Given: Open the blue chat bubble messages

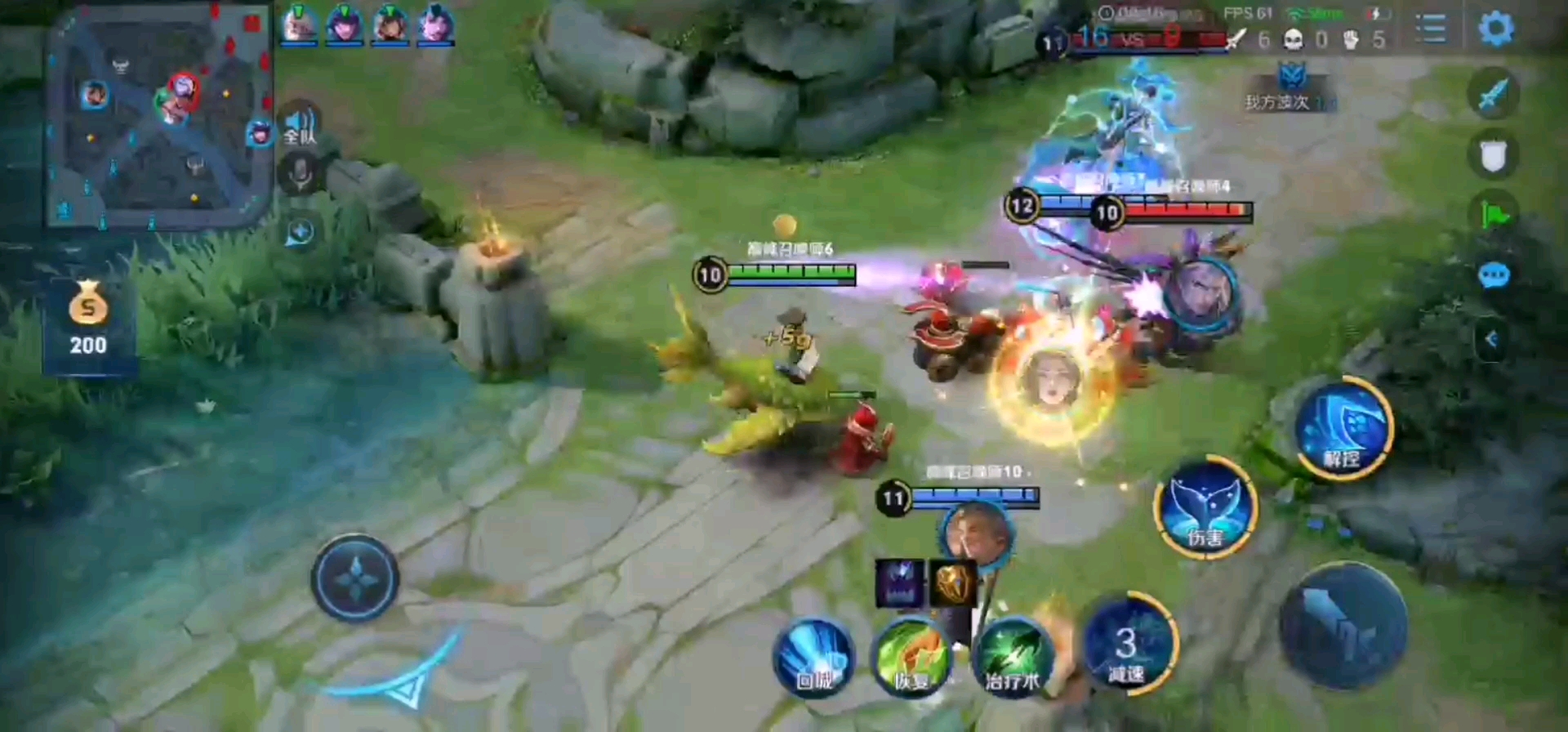Looking at the screenshot, I should coord(1493,275).
